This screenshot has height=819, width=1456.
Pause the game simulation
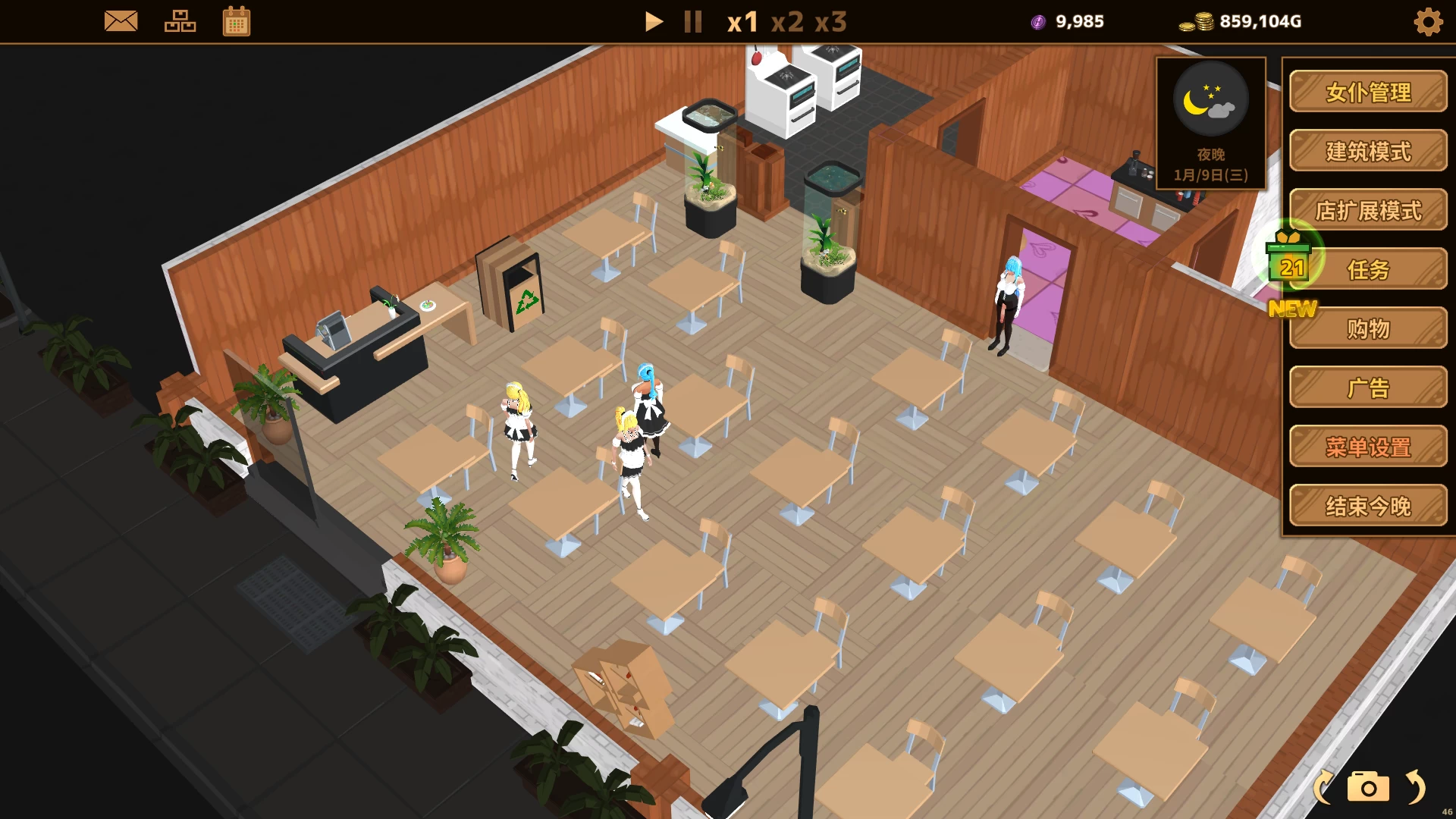pyautogui.click(x=692, y=21)
